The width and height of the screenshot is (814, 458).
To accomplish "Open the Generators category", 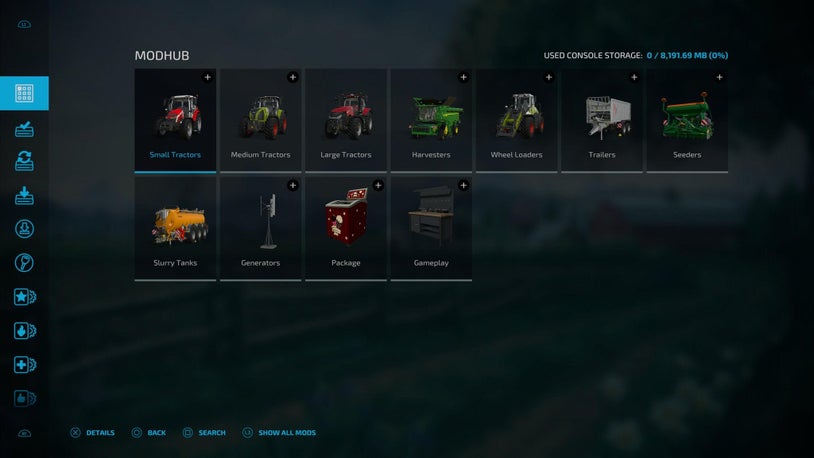I will click(x=260, y=228).
